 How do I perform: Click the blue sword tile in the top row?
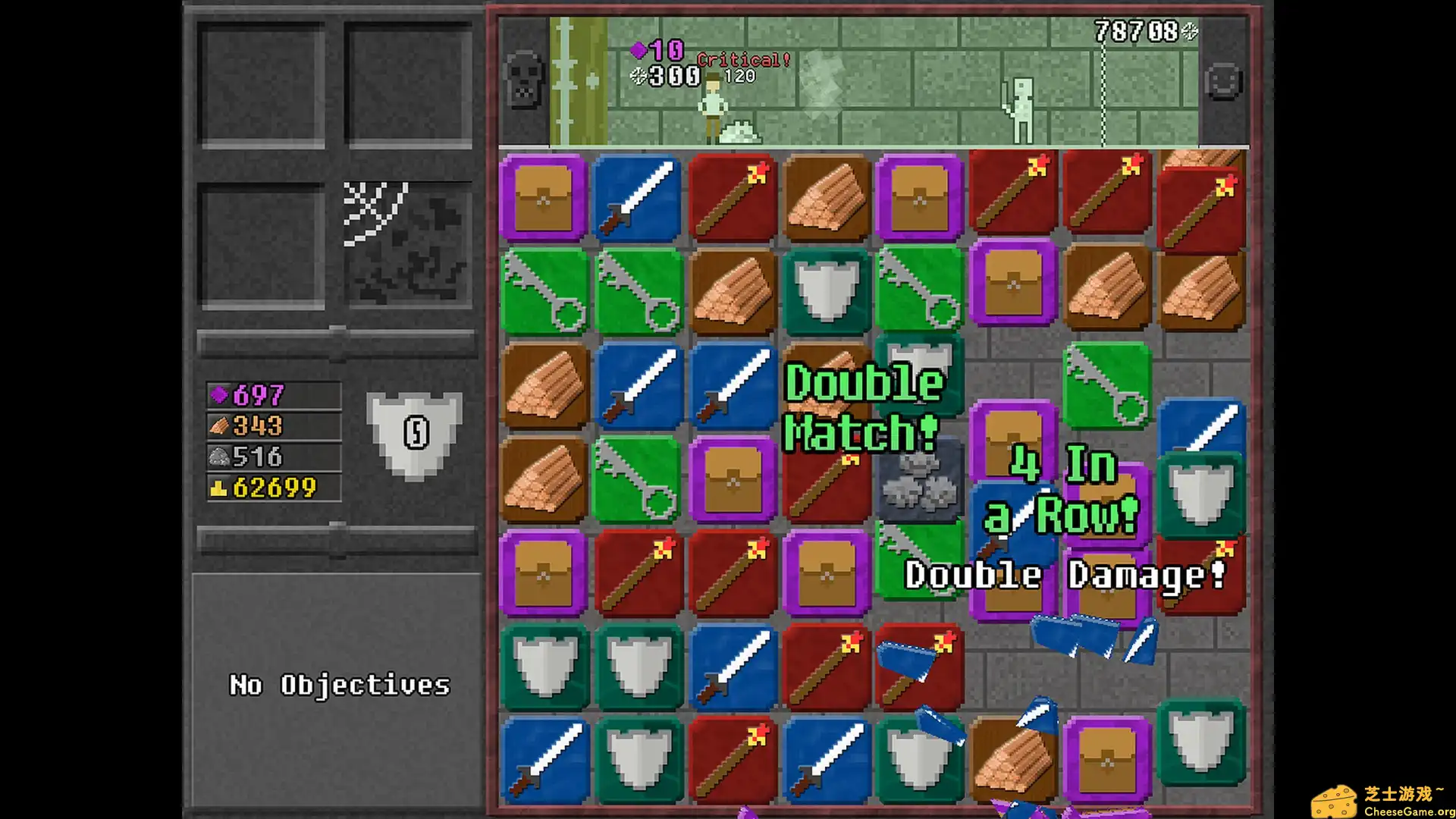click(x=637, y=196)
